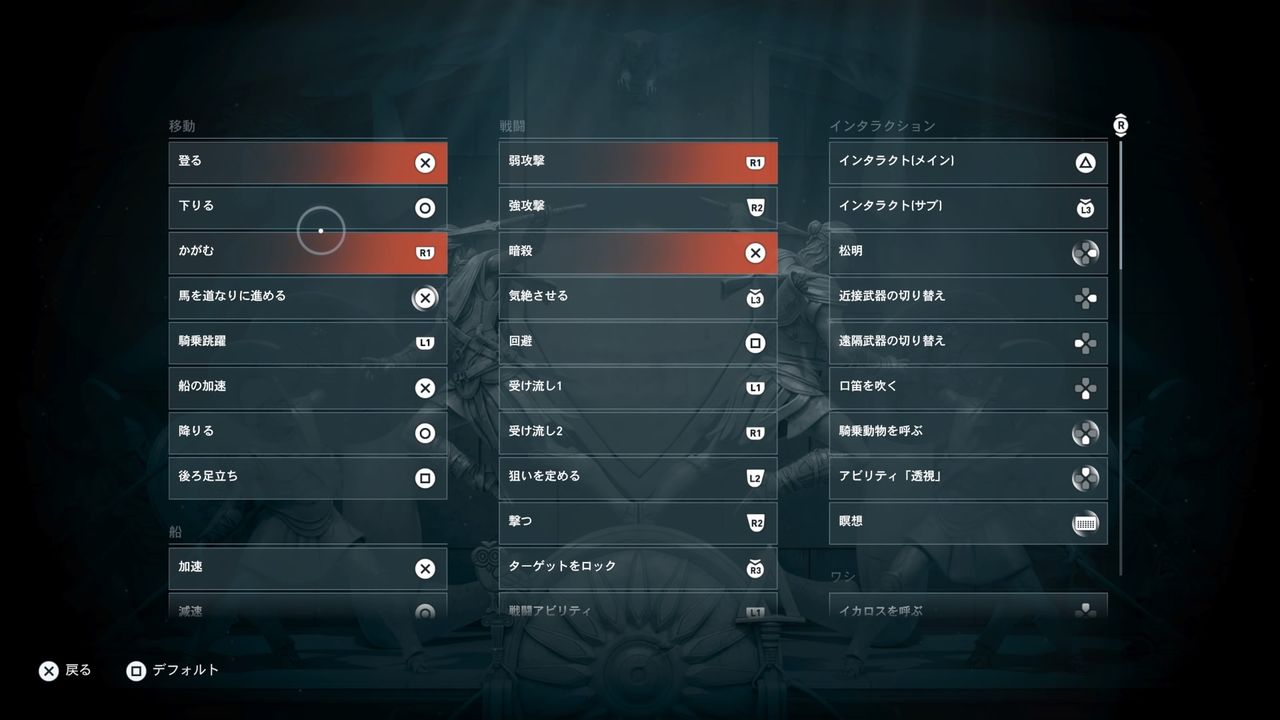Click the X button icon beside 登る
This screenshot has height=720, width=1280.
[424, 162]
